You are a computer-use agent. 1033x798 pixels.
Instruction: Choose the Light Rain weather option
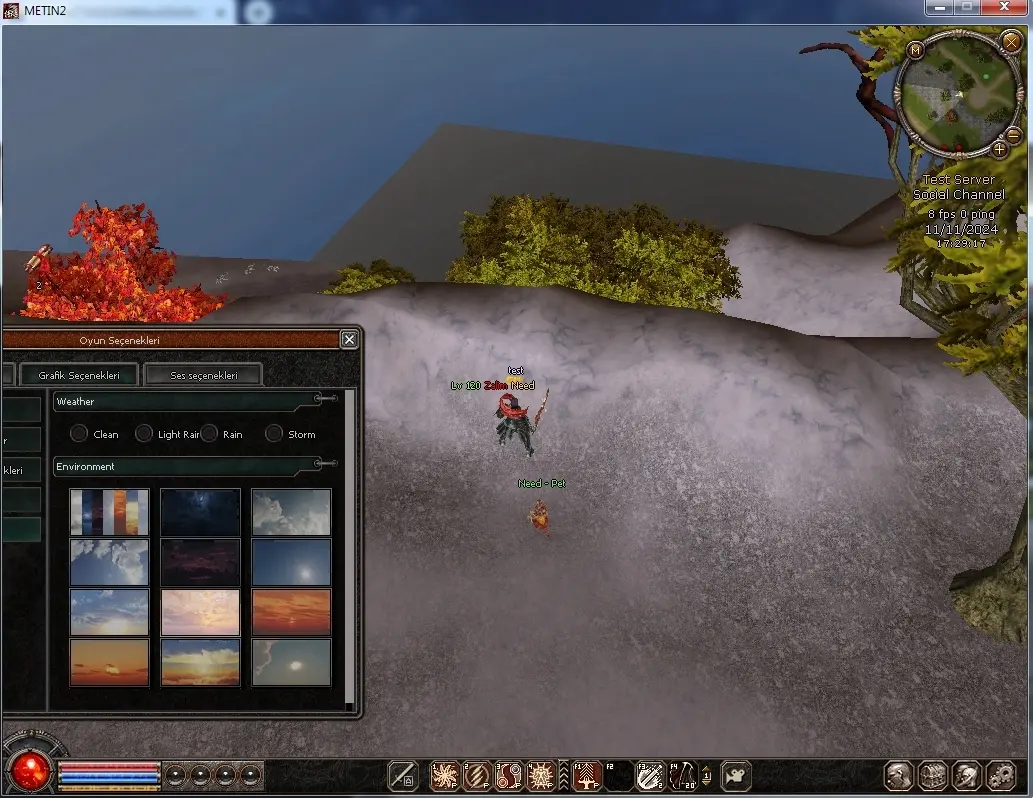coord(144,434)
